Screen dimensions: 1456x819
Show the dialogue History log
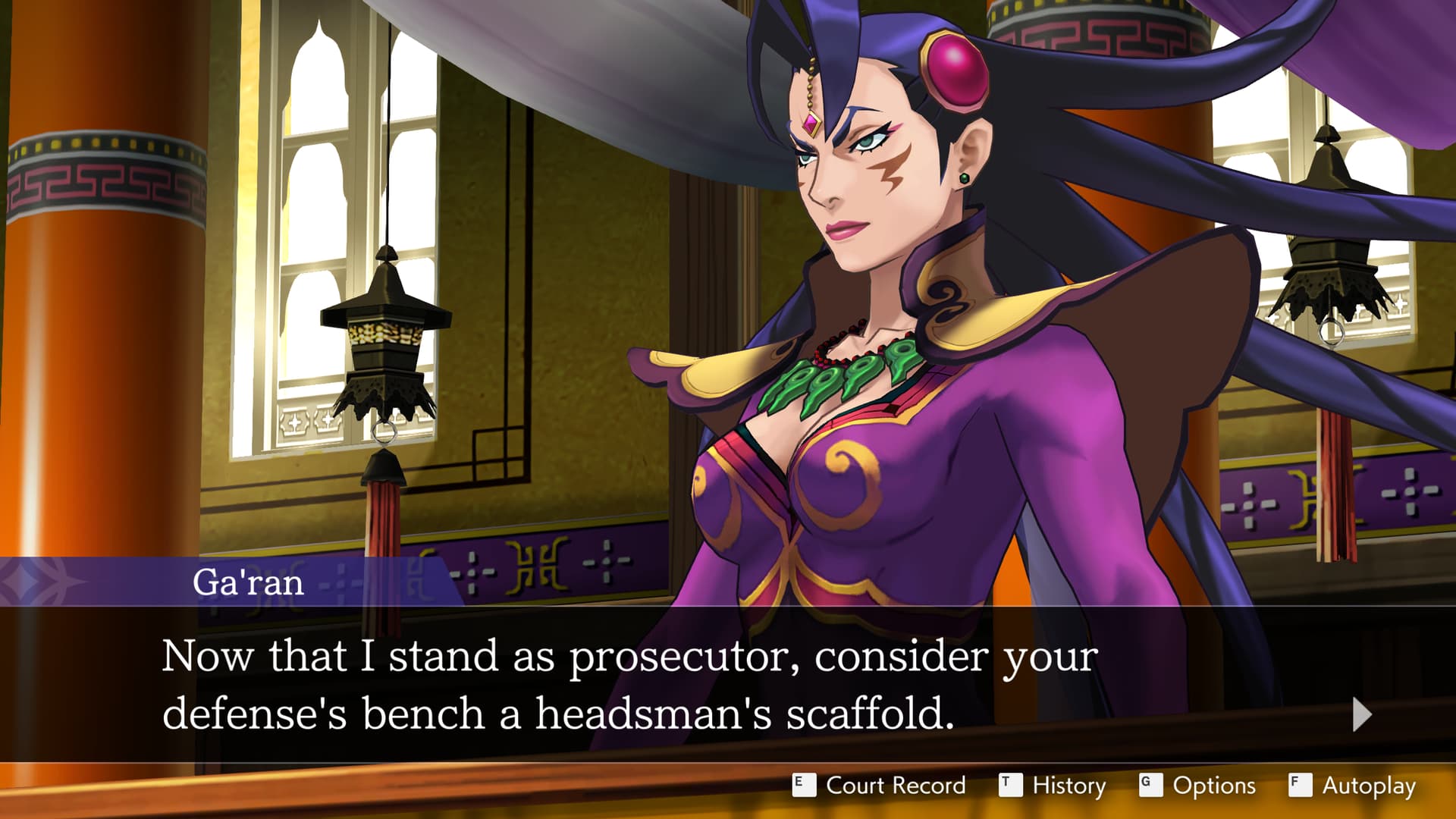coord(1053,786)
